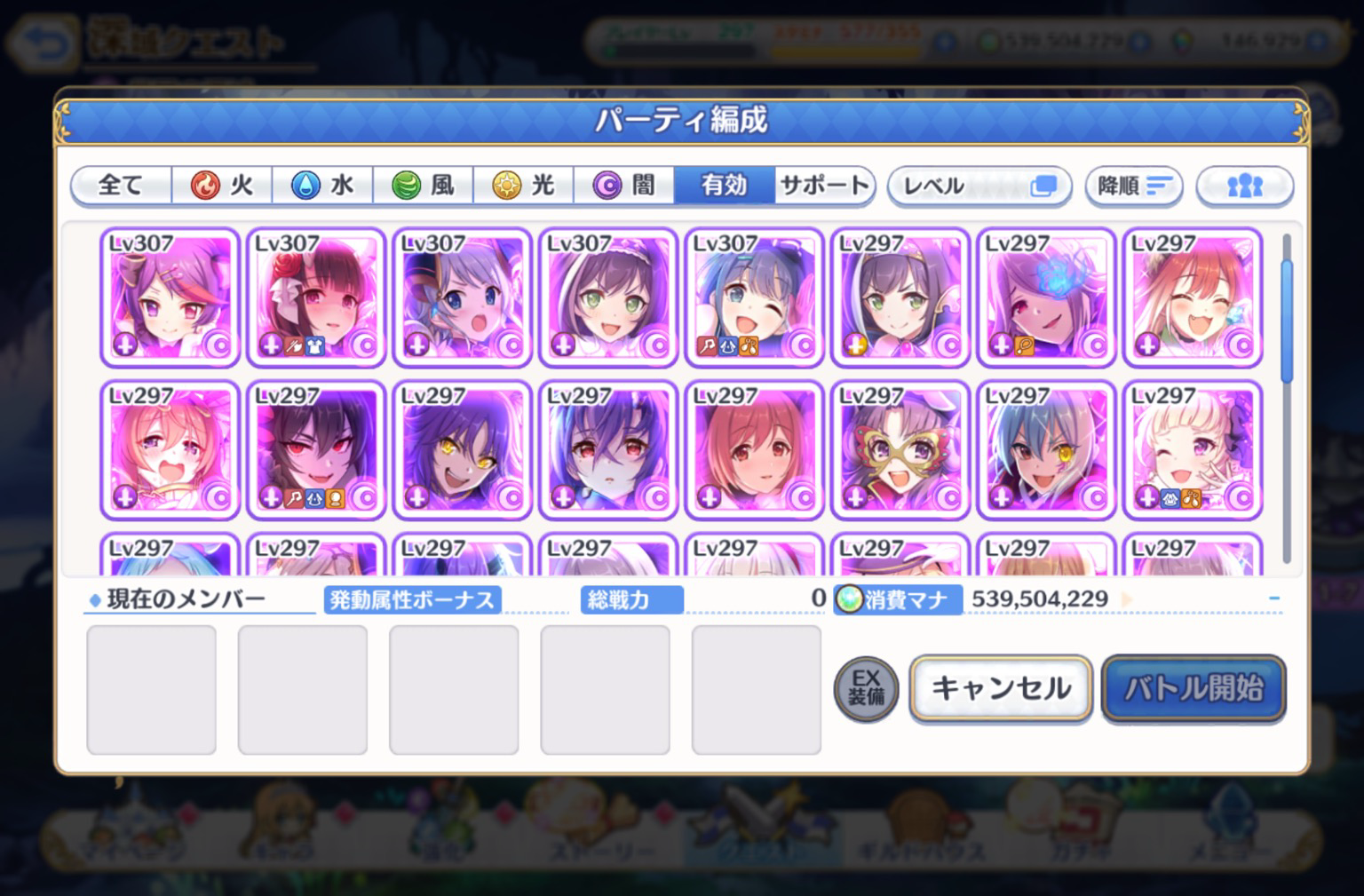The image size is (1364, 896).
Task: Filter characters by 水 water element
Action: [x=322, y=186]
